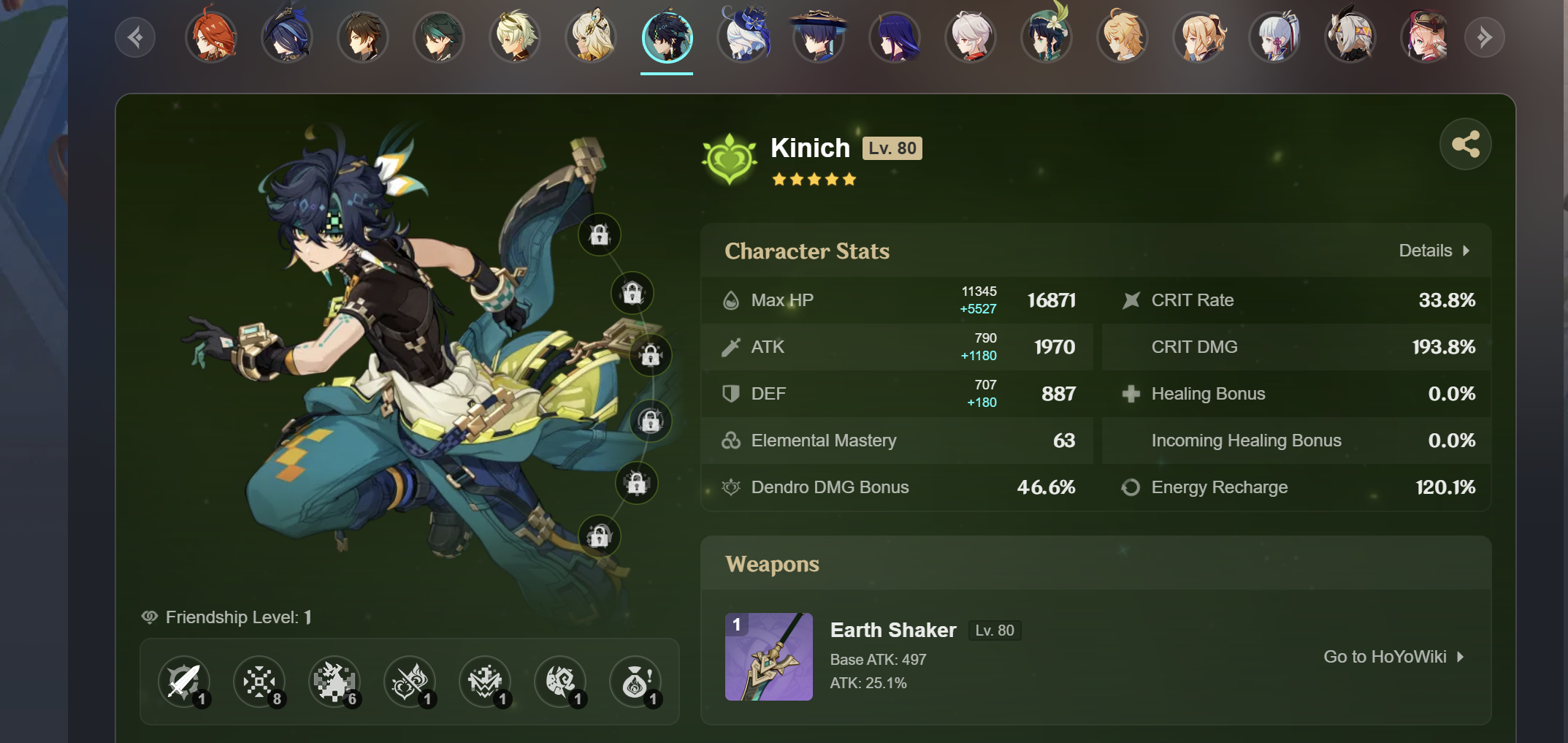Select the last passive talent with exclamation mark
The width and height of the screenshot is (1568, 743).
pyautogui.click(x=637, y=682)
